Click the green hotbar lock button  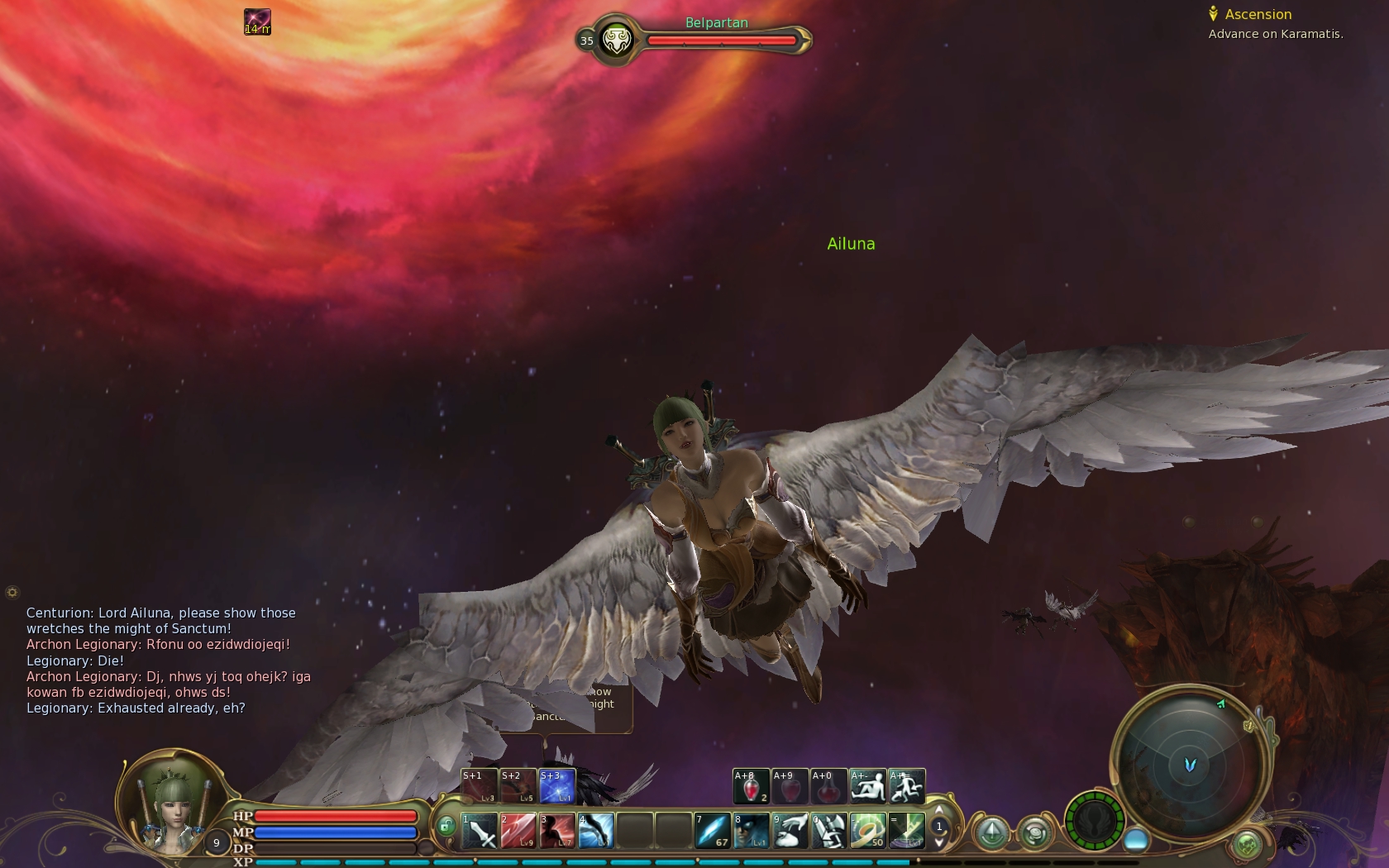(x=446, y=826)
